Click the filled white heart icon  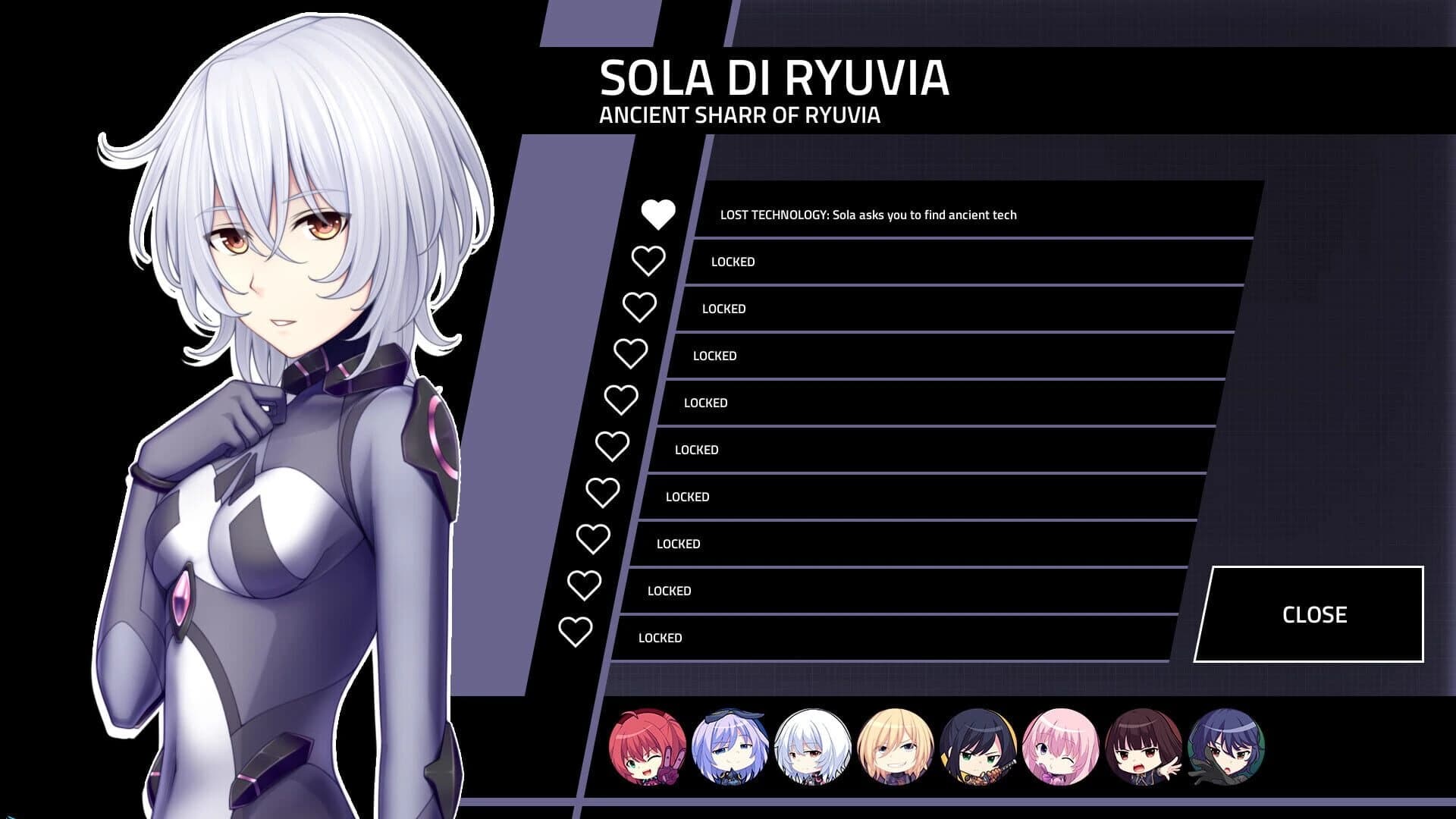pos(658,214)
